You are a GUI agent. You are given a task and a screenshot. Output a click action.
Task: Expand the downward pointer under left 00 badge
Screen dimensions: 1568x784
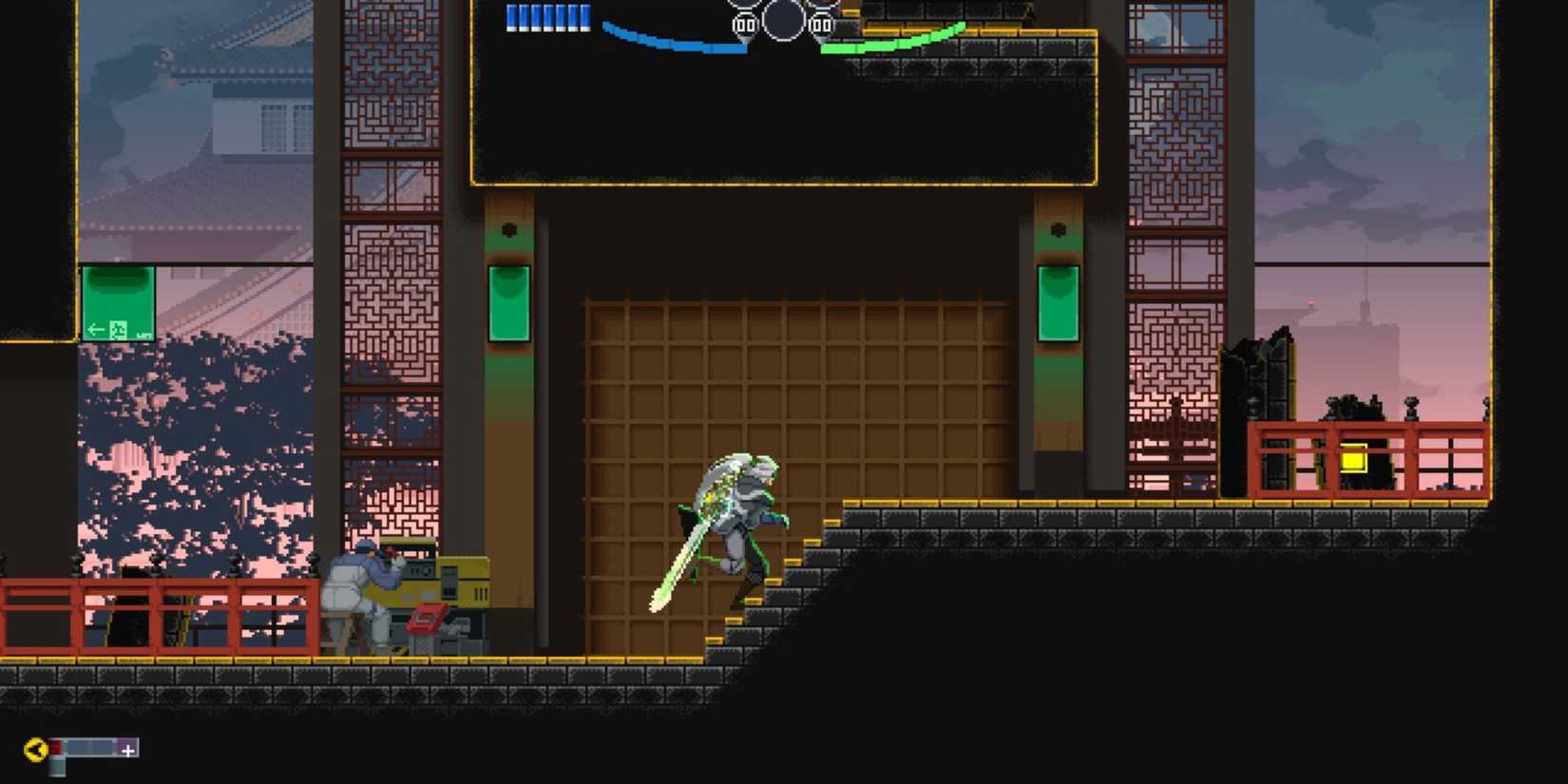746,40
